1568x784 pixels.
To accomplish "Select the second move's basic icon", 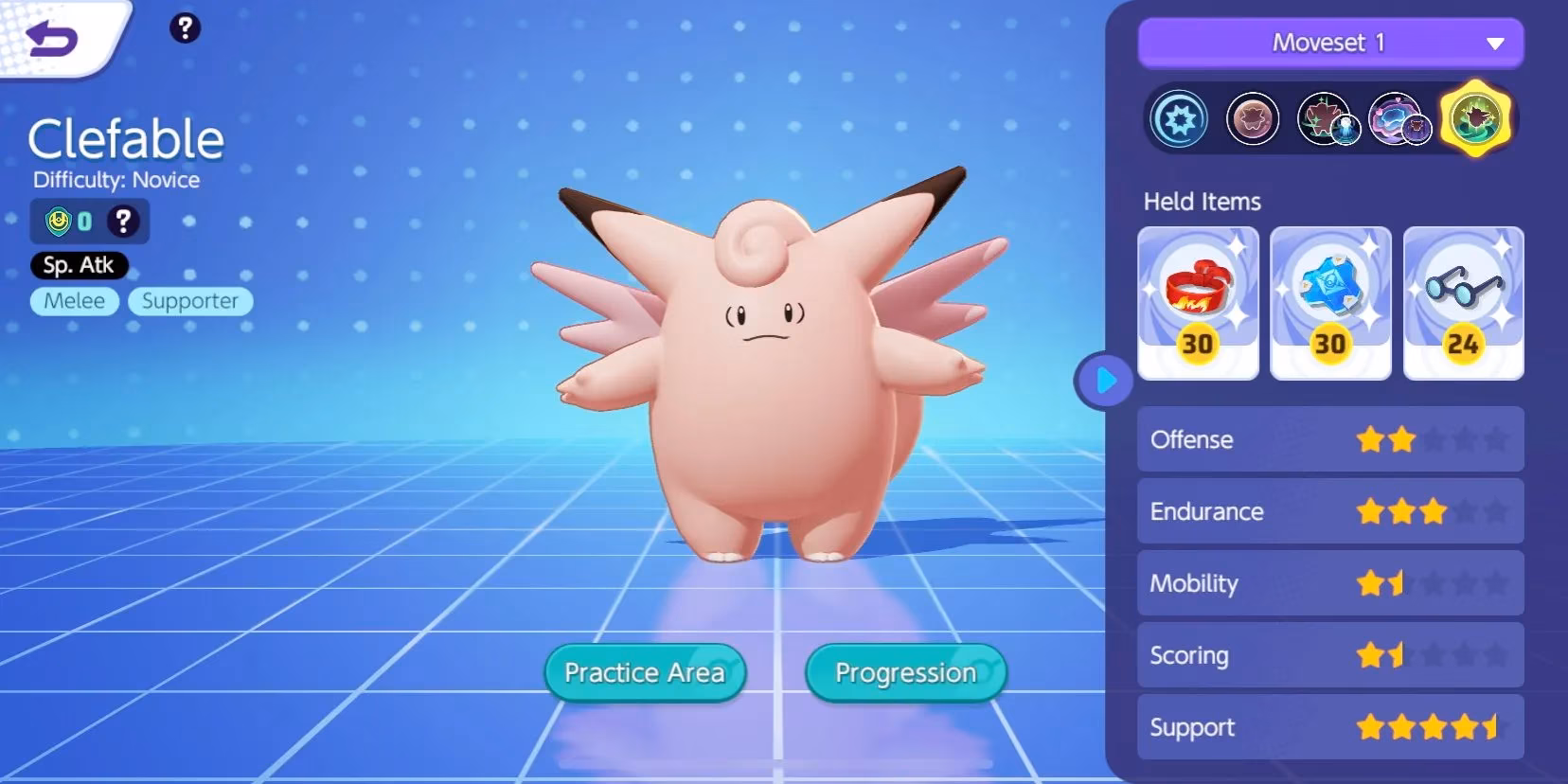I will 1251,119.
